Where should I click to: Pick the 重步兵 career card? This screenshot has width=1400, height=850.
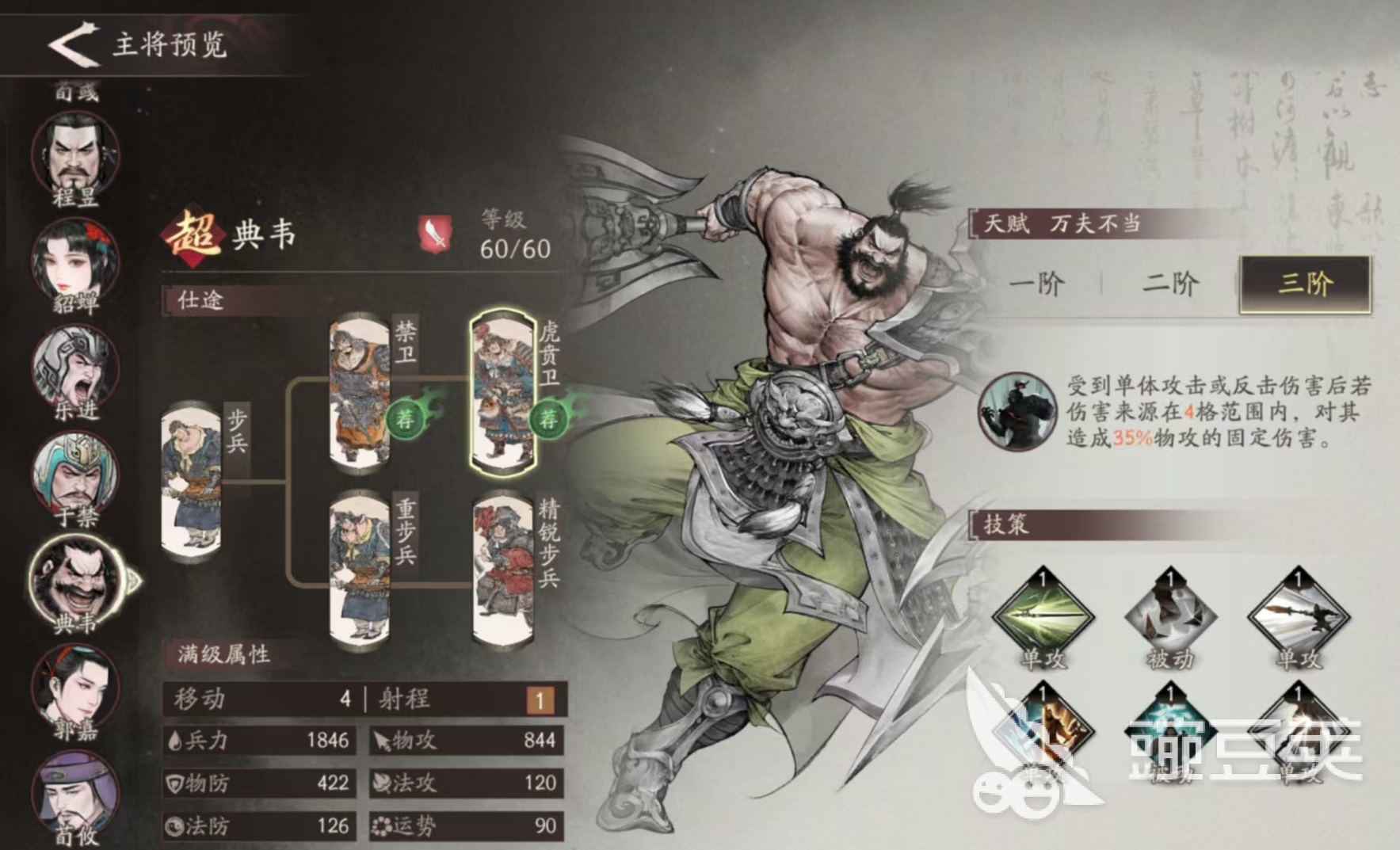pos(360,566)
